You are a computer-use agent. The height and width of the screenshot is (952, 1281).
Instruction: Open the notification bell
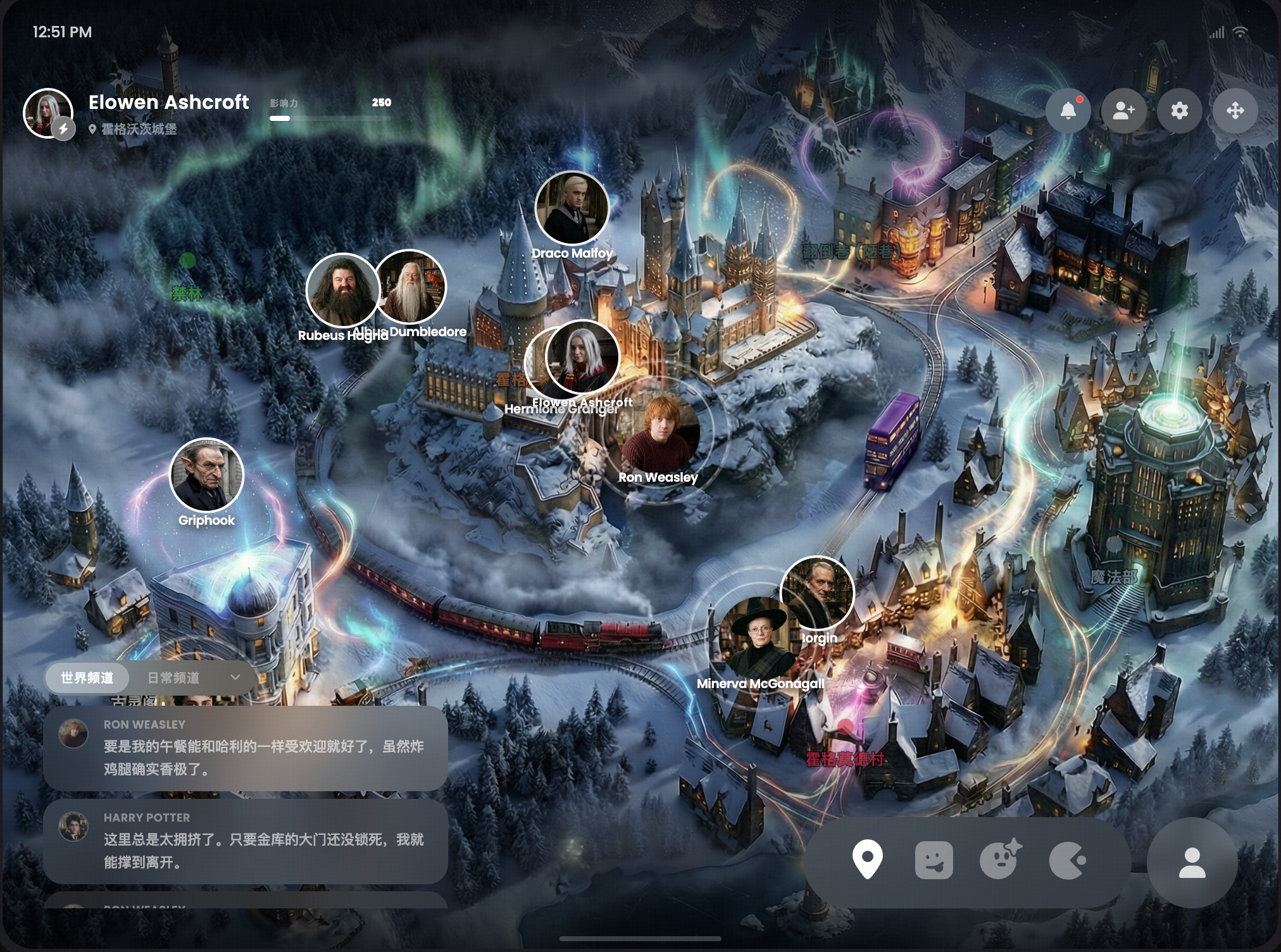(1068, 111)
